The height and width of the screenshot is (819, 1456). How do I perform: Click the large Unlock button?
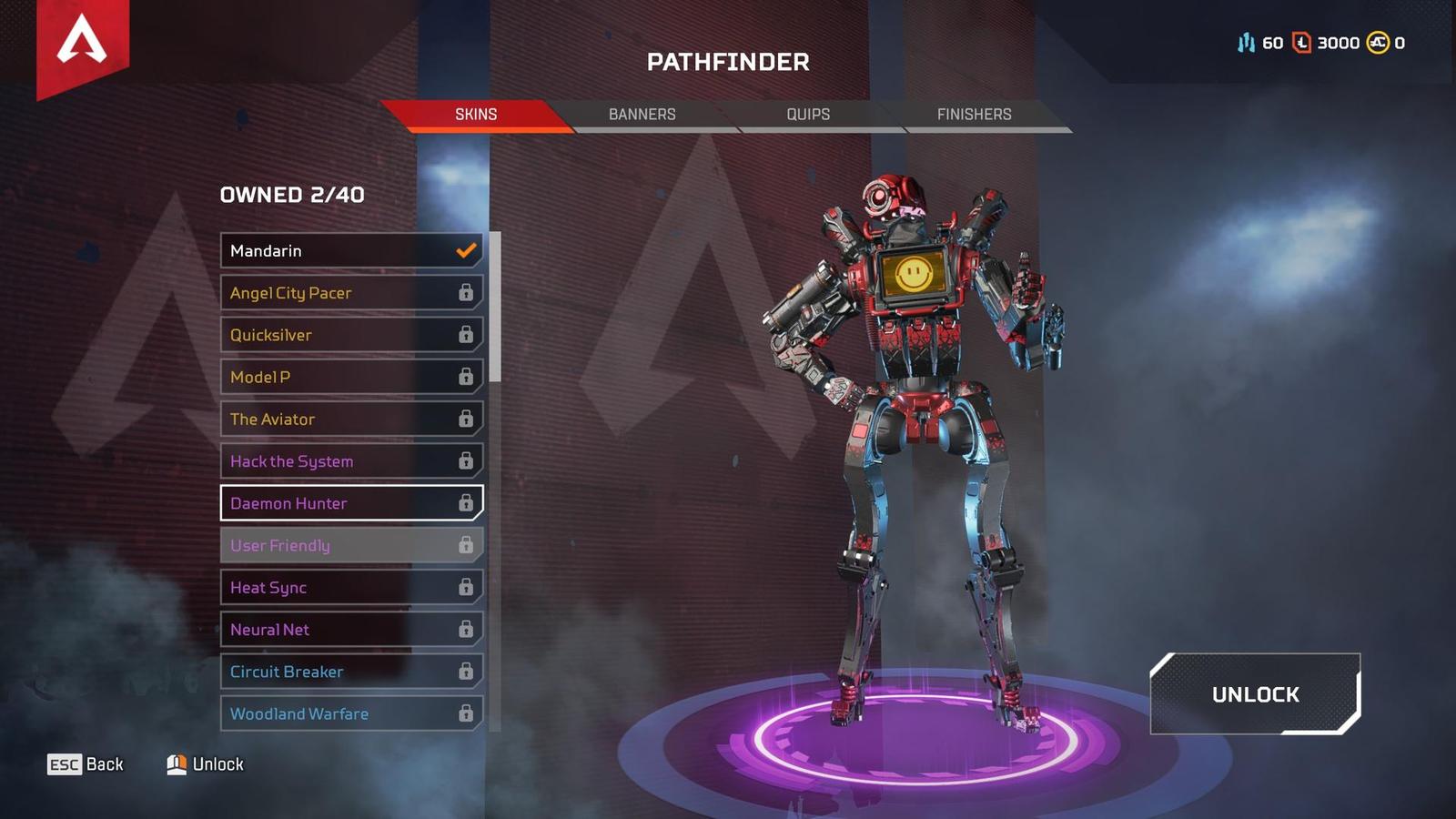pos(1255,694)
